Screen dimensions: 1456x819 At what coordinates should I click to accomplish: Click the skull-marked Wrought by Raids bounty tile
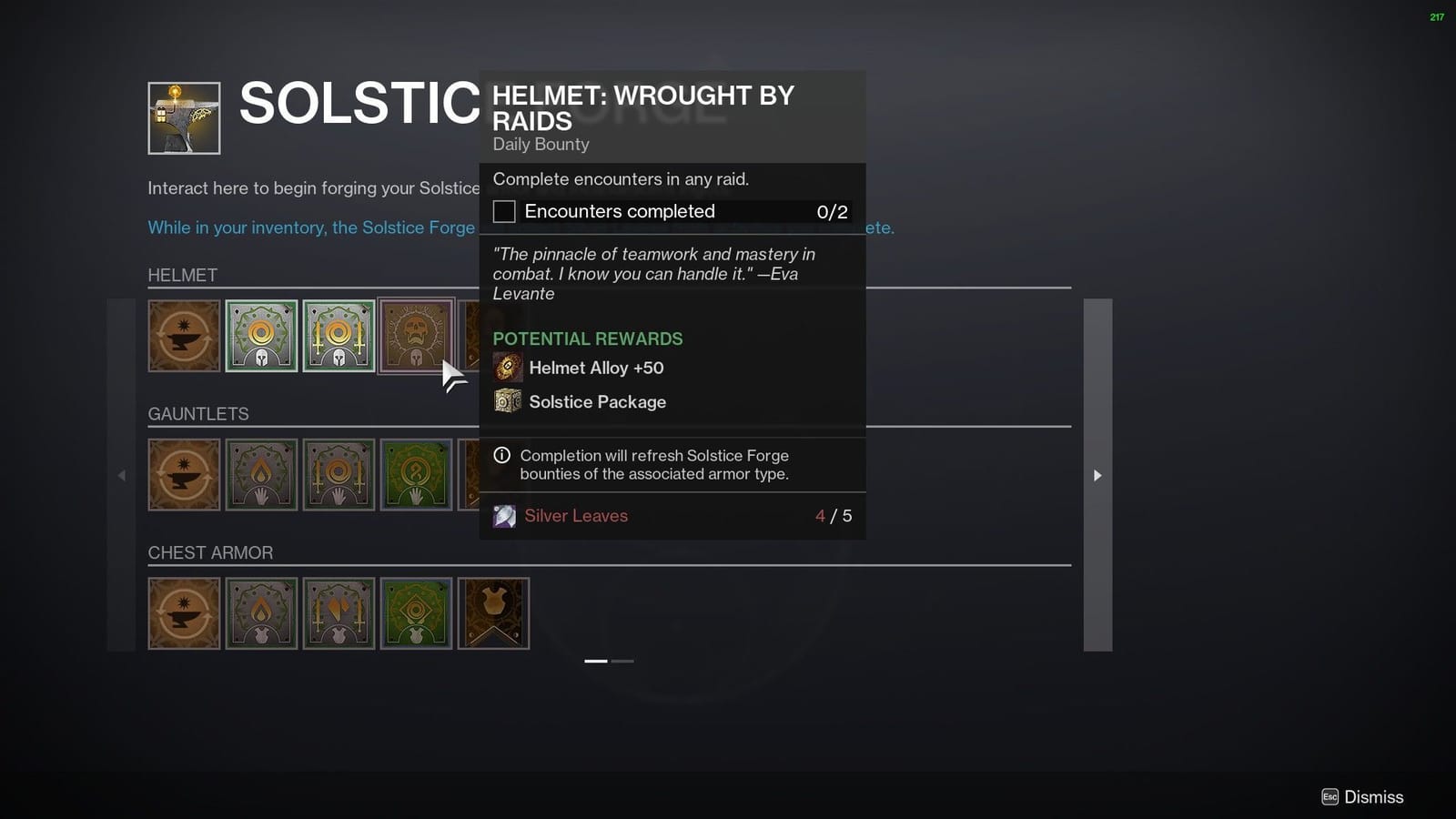416,336
